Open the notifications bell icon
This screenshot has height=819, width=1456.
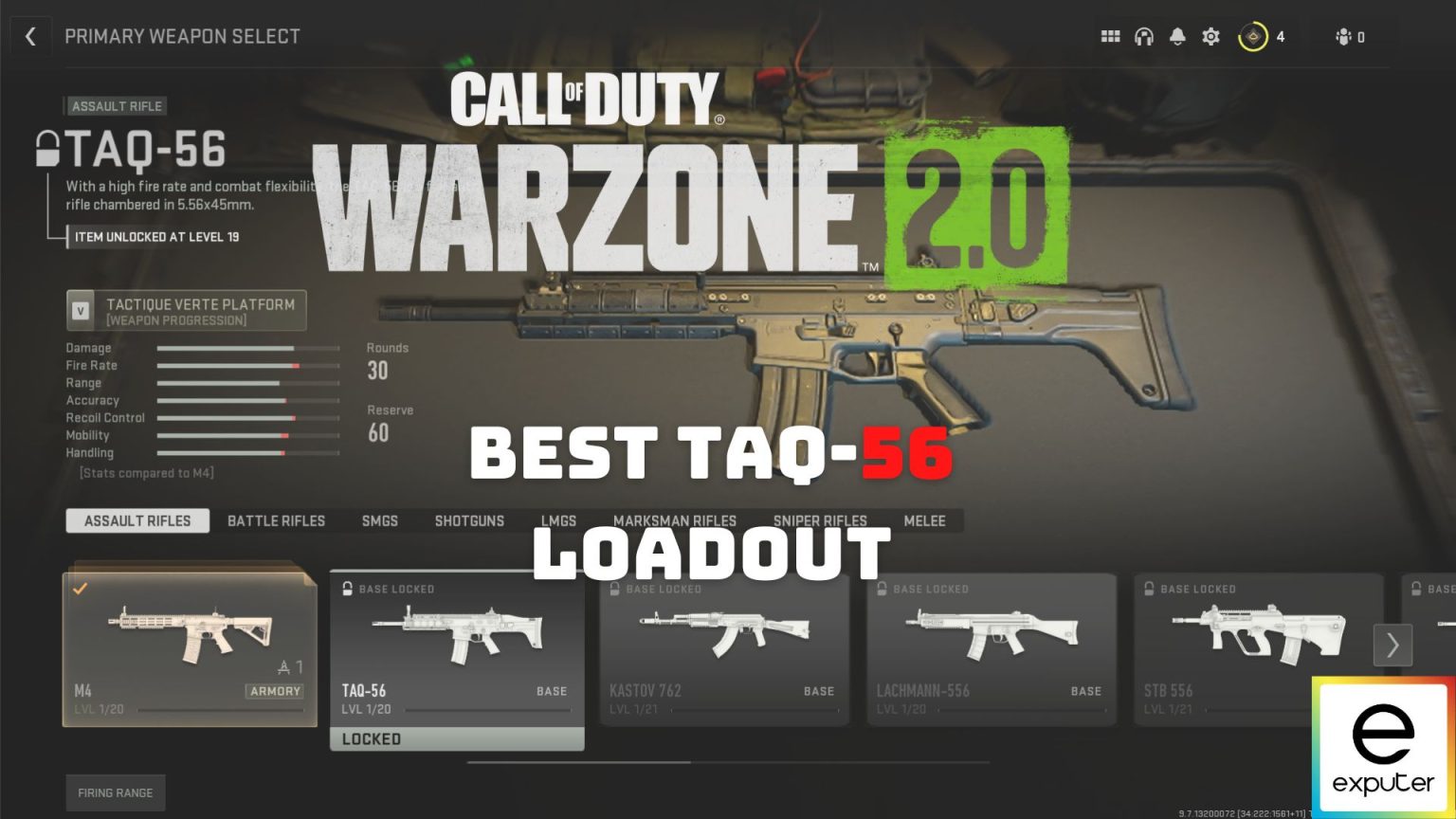[x=1177, y=36]
